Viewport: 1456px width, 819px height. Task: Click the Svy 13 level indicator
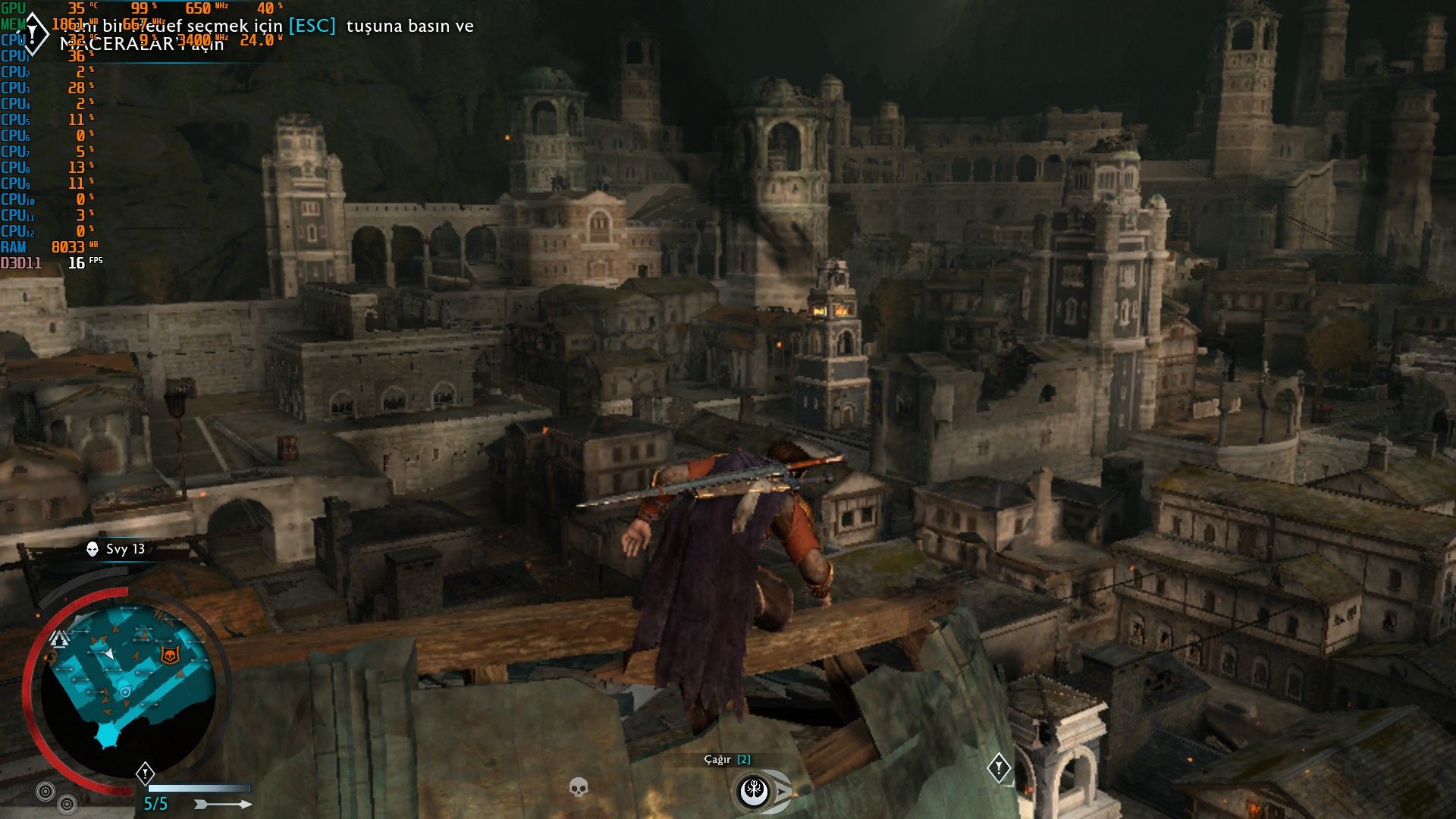116,549
